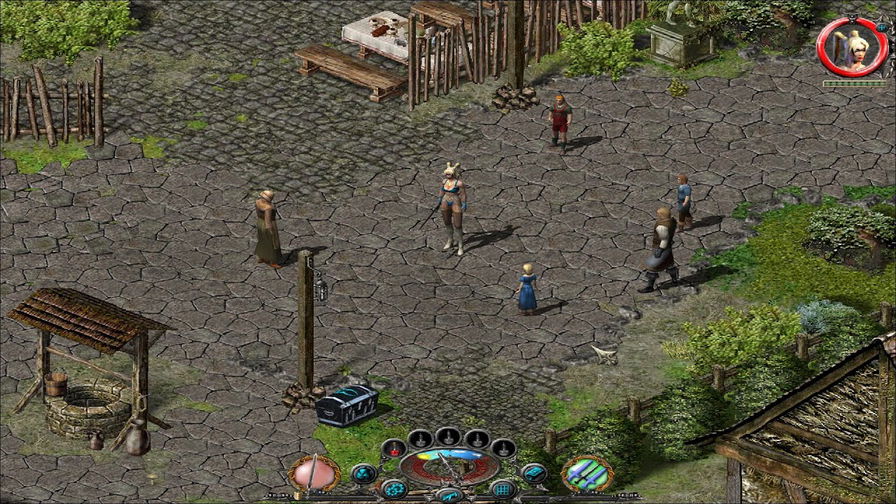Image resolution: width=896 pixels, height=504 pixels.
Task: Click the cyan arrow button below the compass
Action: pyautogui.click(x=449, y=495)
